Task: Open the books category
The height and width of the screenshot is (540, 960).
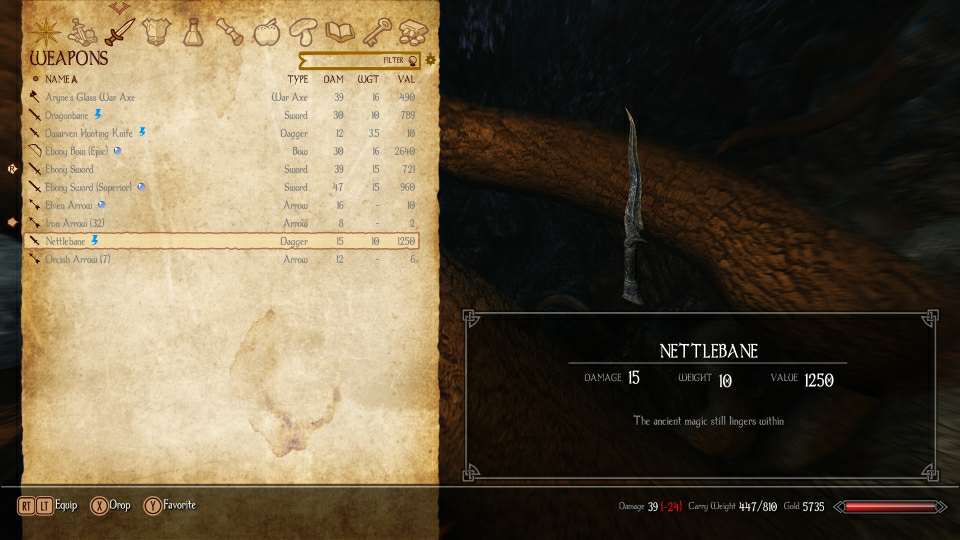Action: click(340, 33)
